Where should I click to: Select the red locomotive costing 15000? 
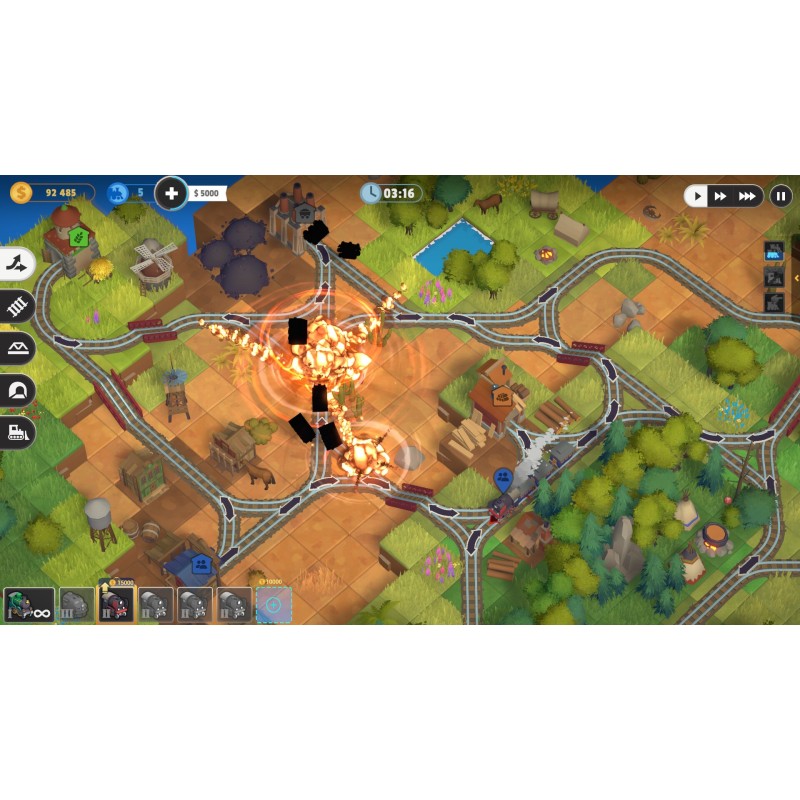[116, 604]
